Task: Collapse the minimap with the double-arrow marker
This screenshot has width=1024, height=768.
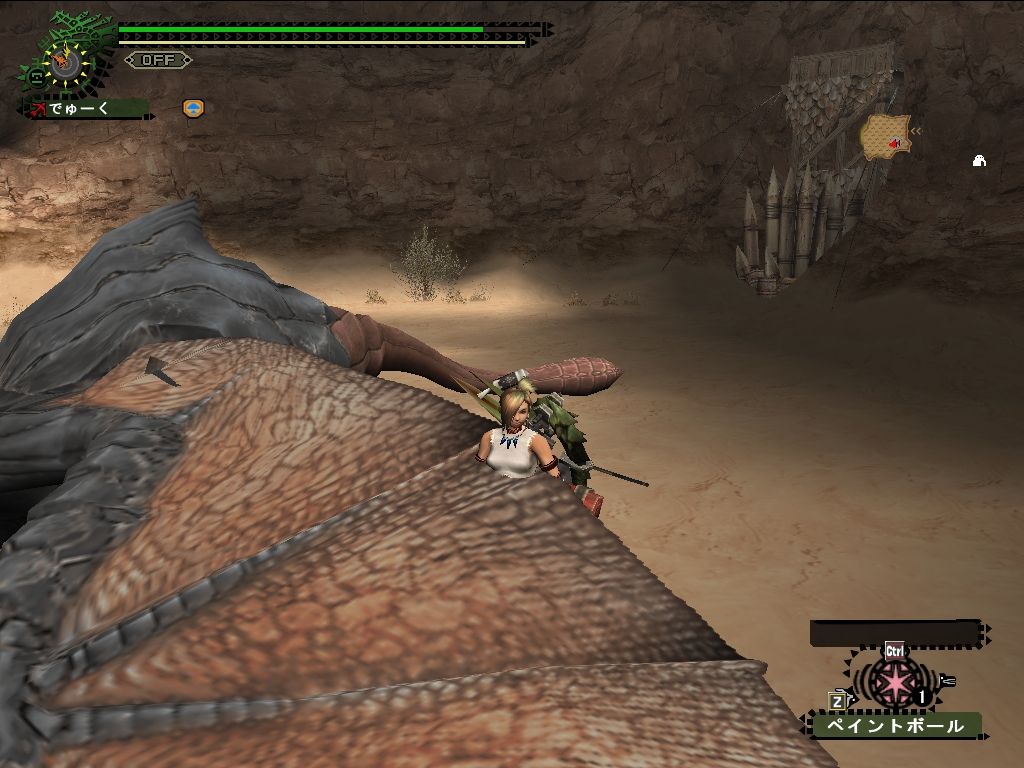Action: click(916, 131)
